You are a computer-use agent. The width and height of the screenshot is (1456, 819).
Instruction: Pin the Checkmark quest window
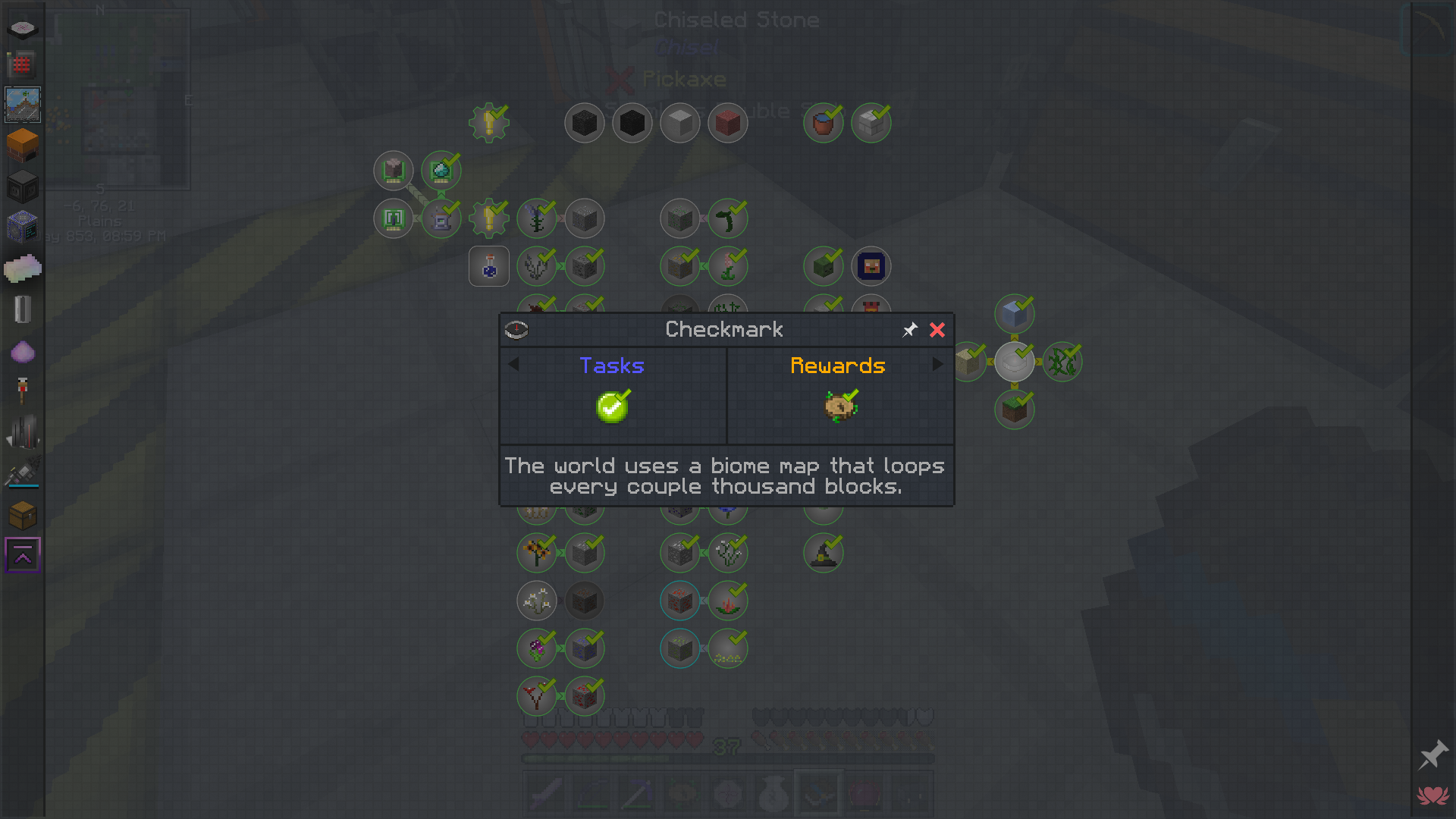[910, 330]
